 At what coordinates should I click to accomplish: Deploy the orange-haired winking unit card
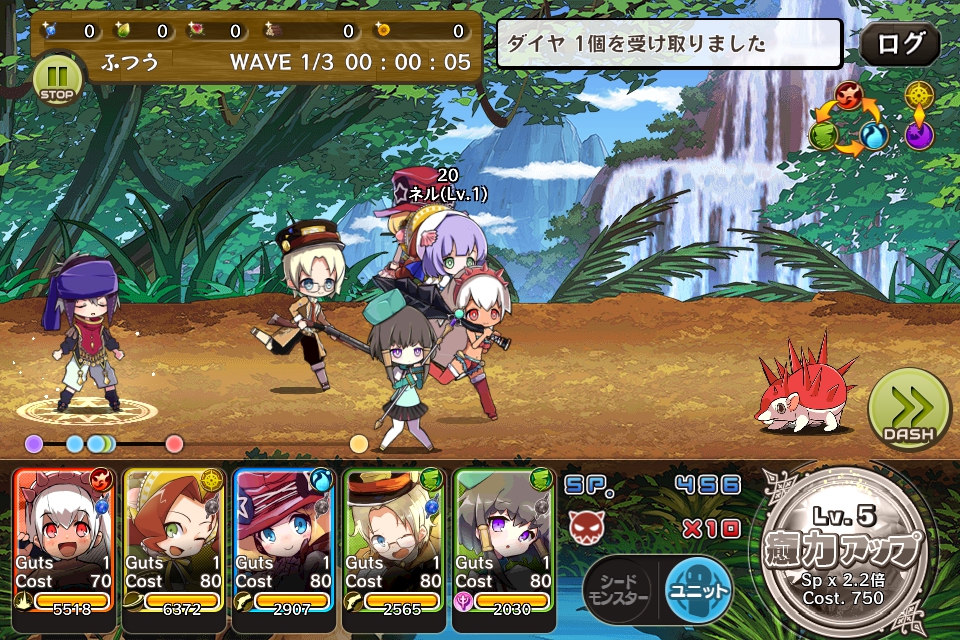[x=174, y=539]
